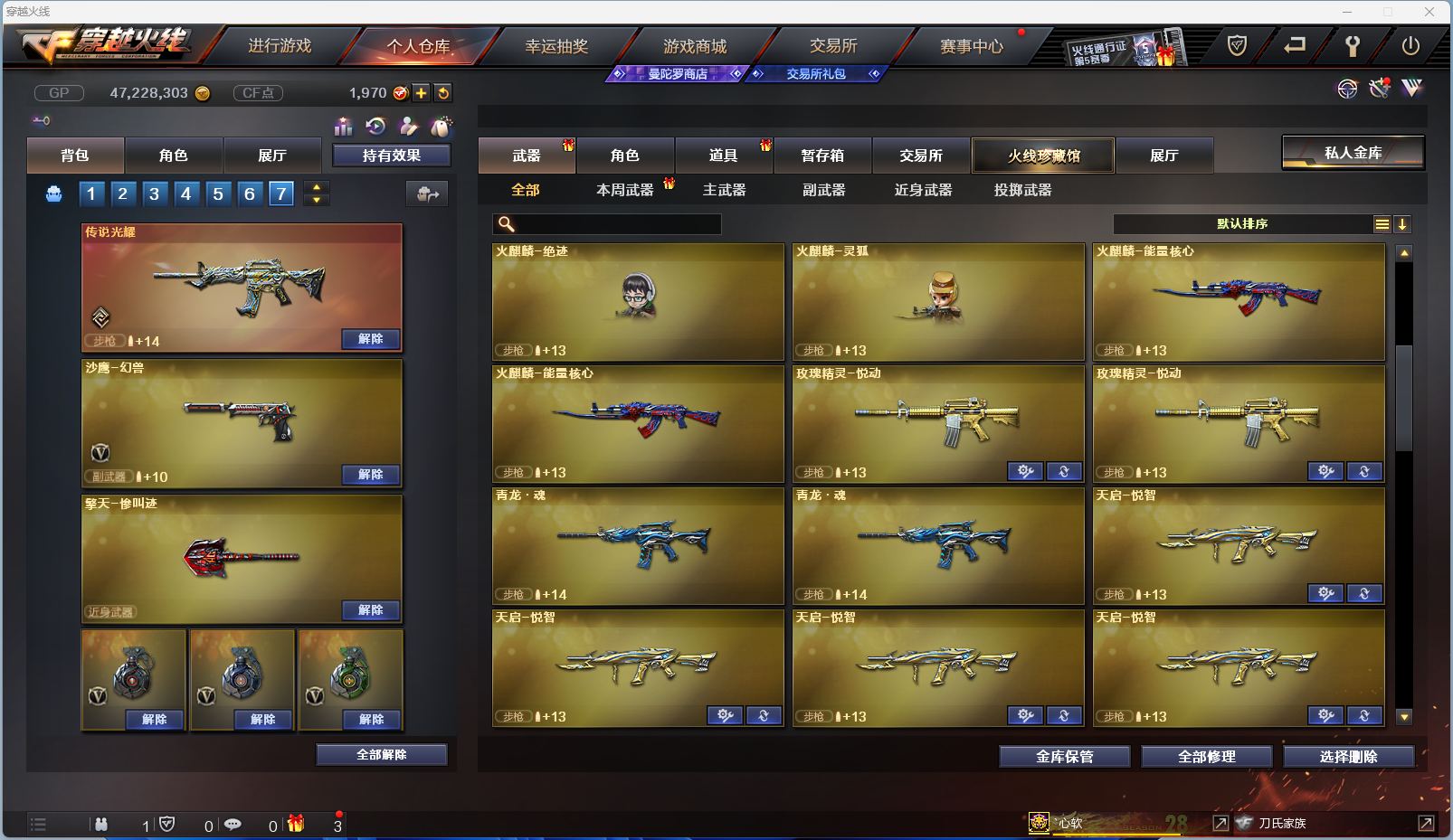Click the 金库保管 button

[1063, 756]
